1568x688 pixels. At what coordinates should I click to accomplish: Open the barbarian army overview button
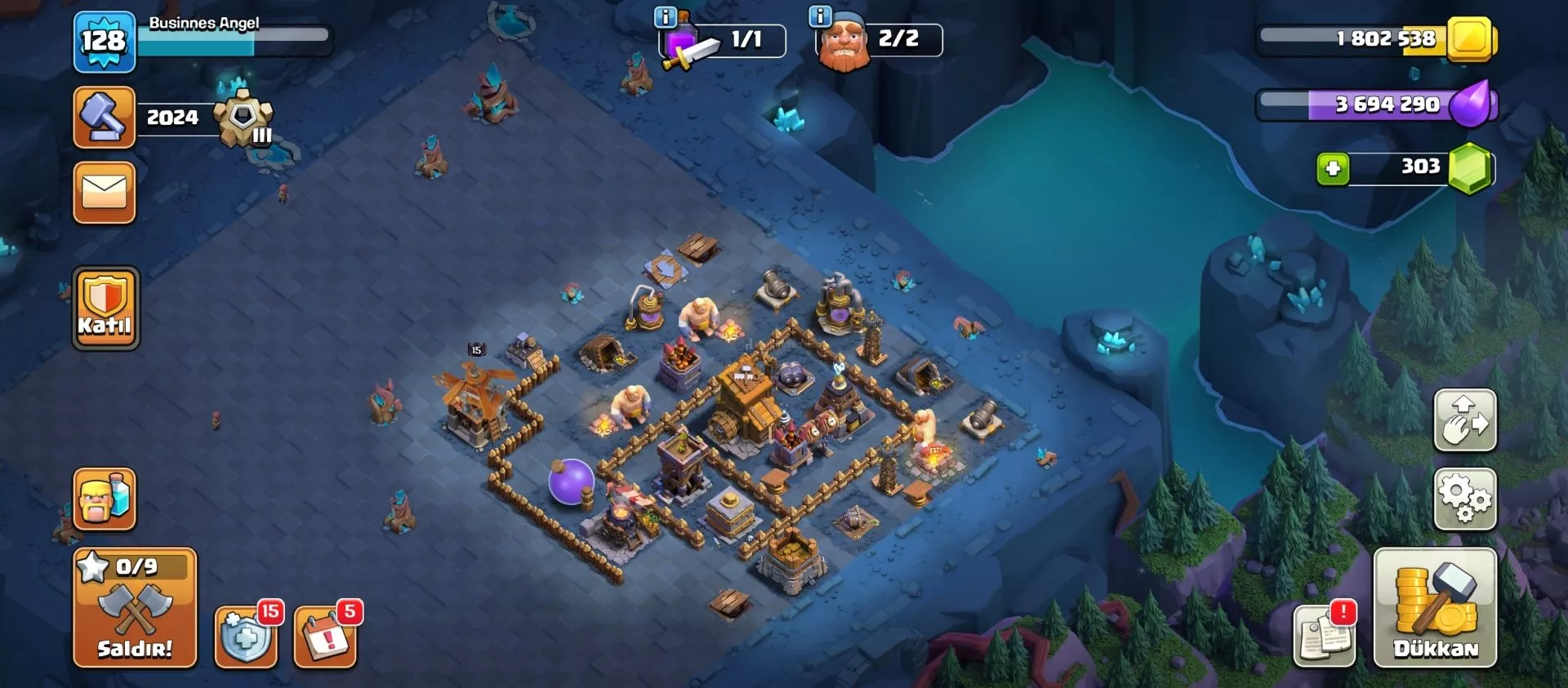[x=105, y=499]
